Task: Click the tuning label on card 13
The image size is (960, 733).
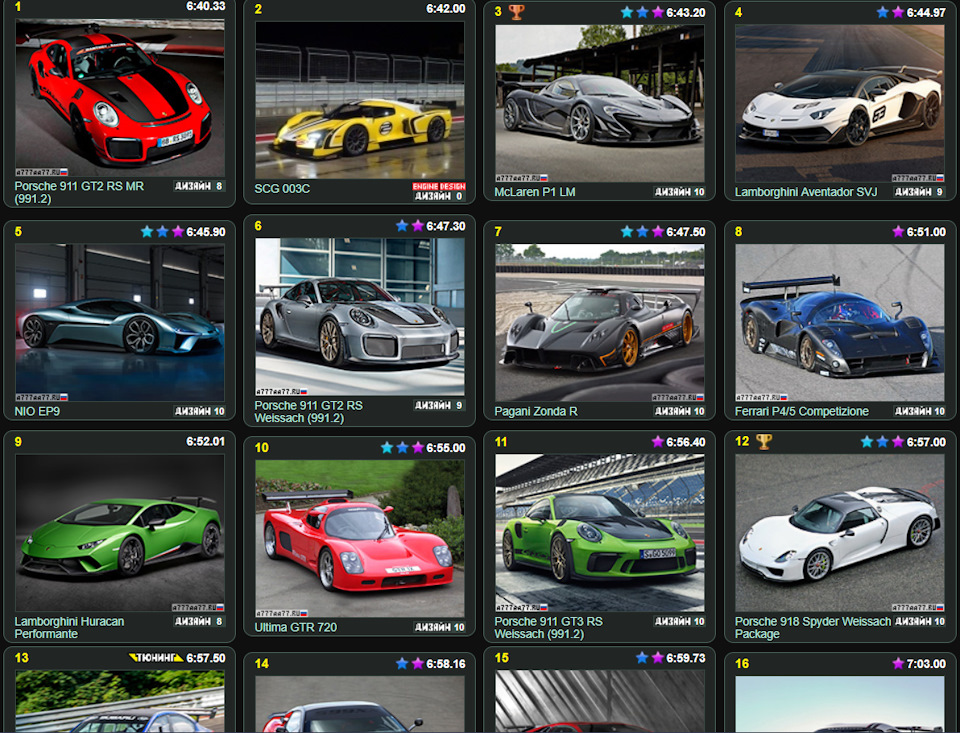Action: pos(156,658)
